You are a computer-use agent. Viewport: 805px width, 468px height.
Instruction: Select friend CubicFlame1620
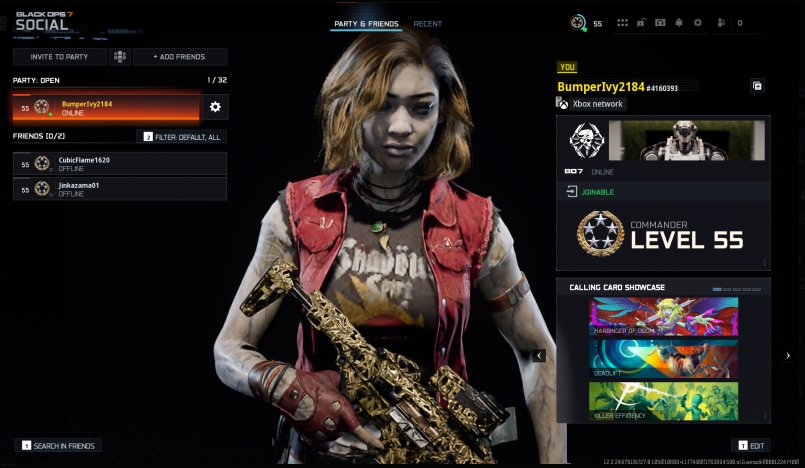(x=120, y=163)
